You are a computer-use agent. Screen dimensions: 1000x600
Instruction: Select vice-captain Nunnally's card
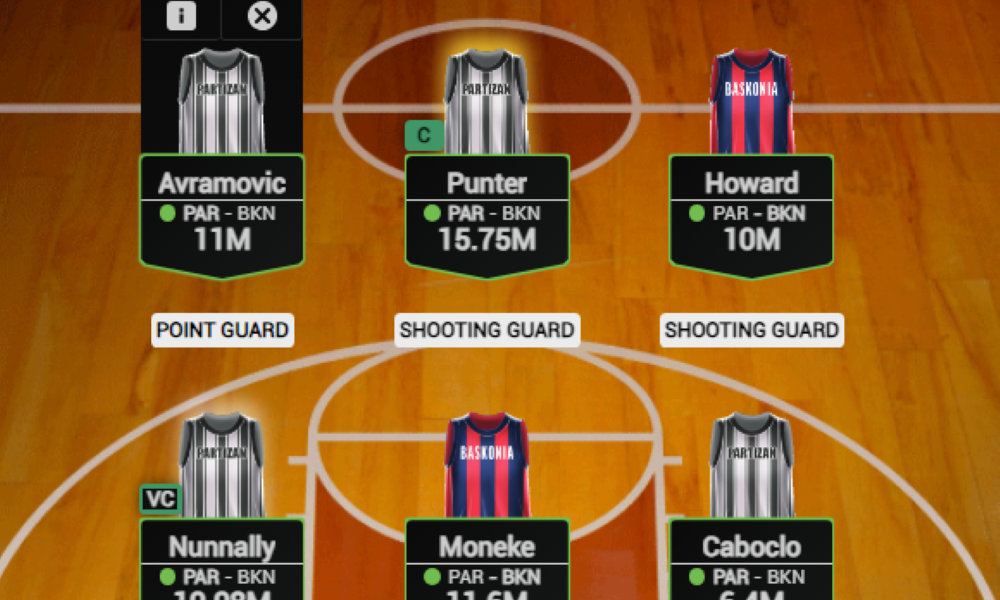[x=221, y=560]
